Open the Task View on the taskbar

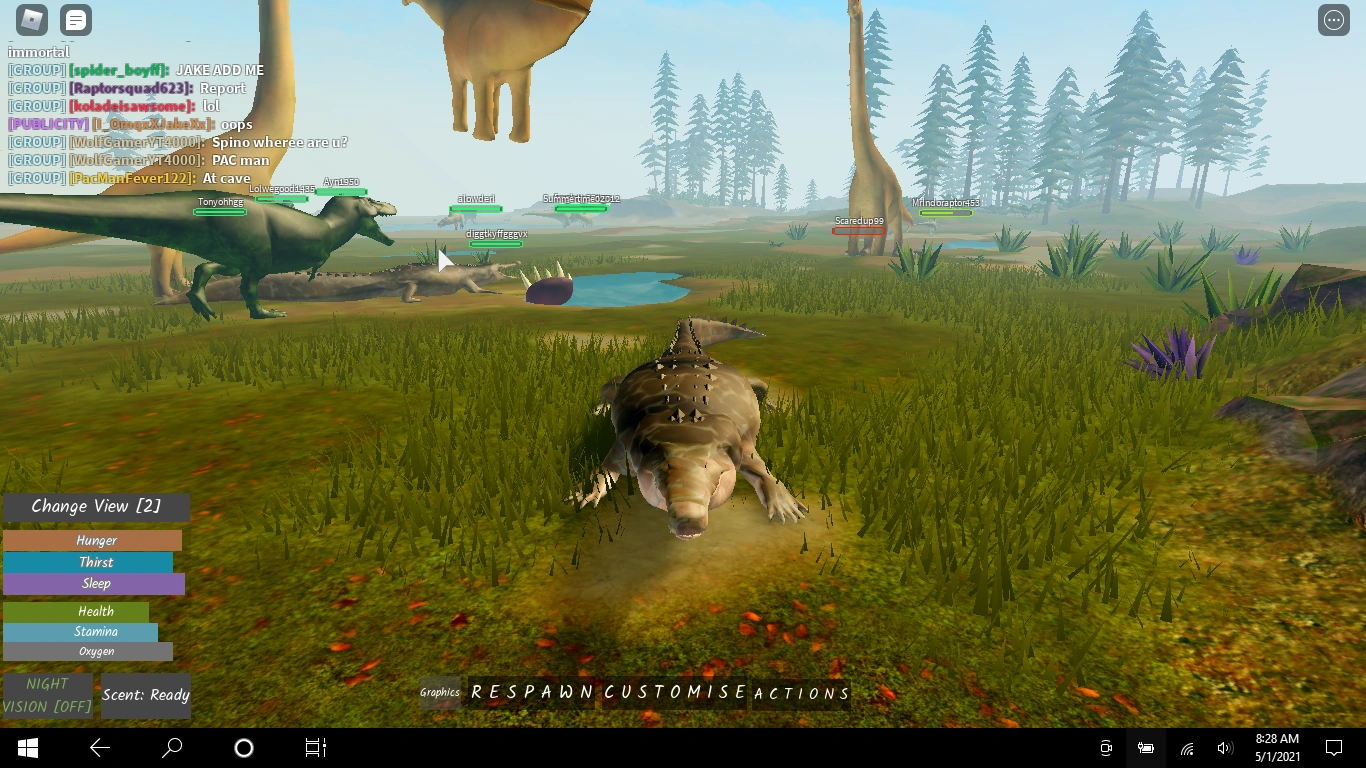point(315,747)
